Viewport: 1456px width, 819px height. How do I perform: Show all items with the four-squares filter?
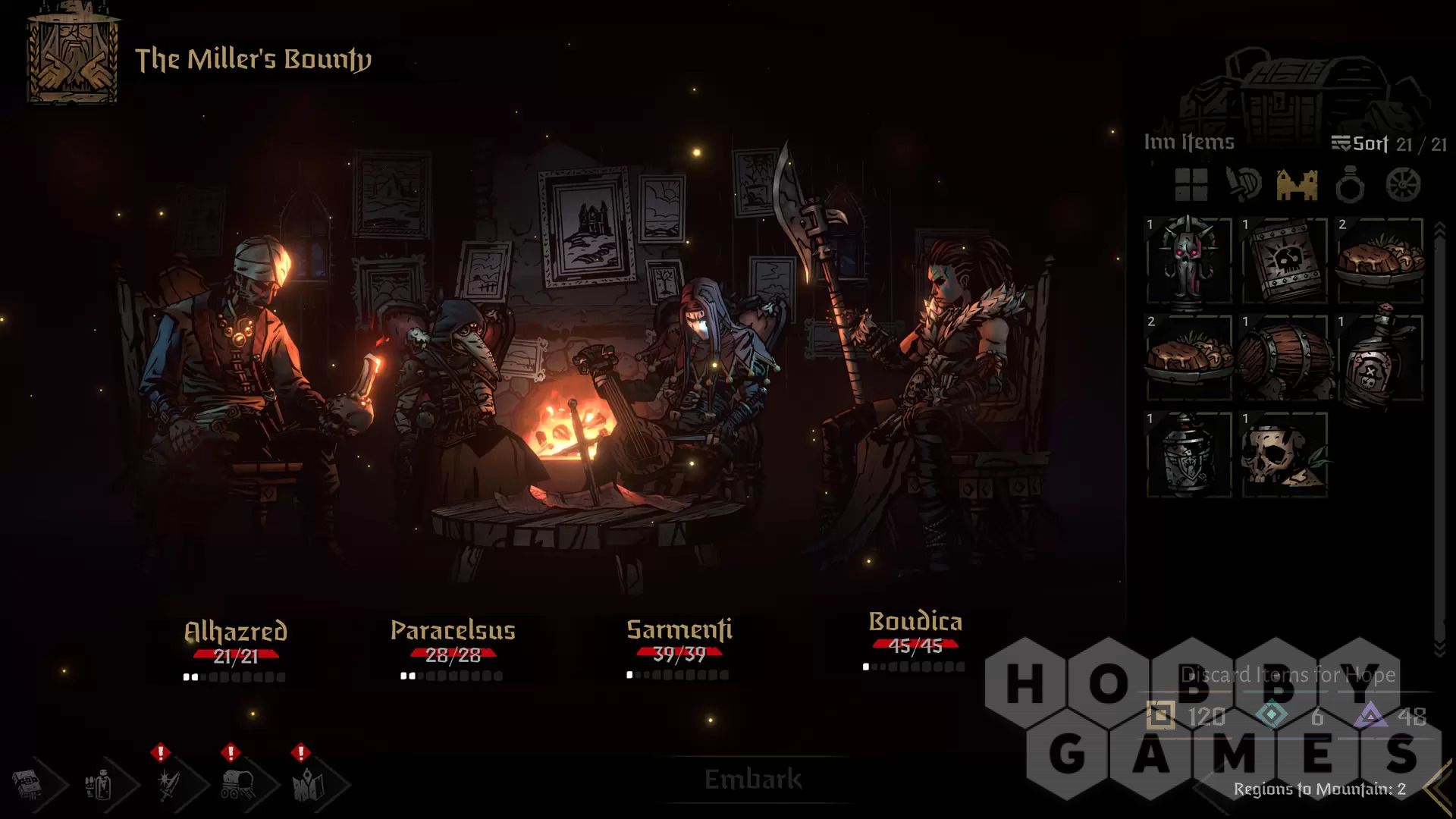tap(1191, 184)
